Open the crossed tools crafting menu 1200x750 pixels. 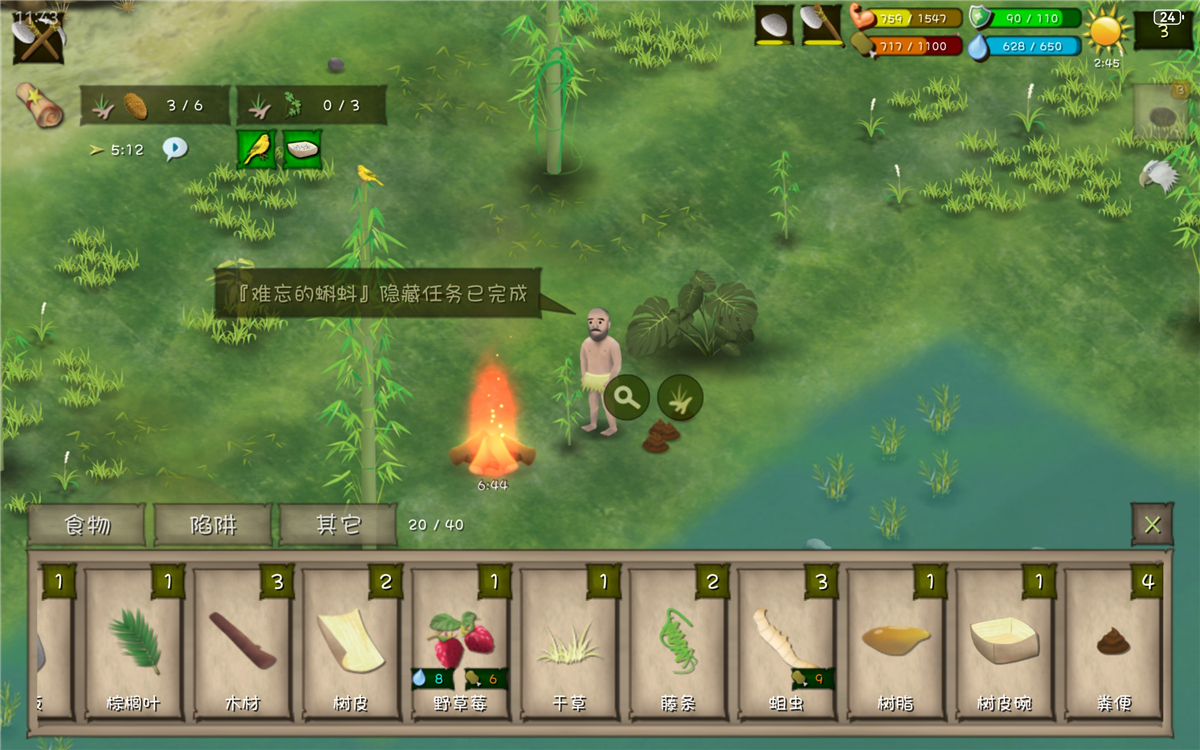coord(38,38)
